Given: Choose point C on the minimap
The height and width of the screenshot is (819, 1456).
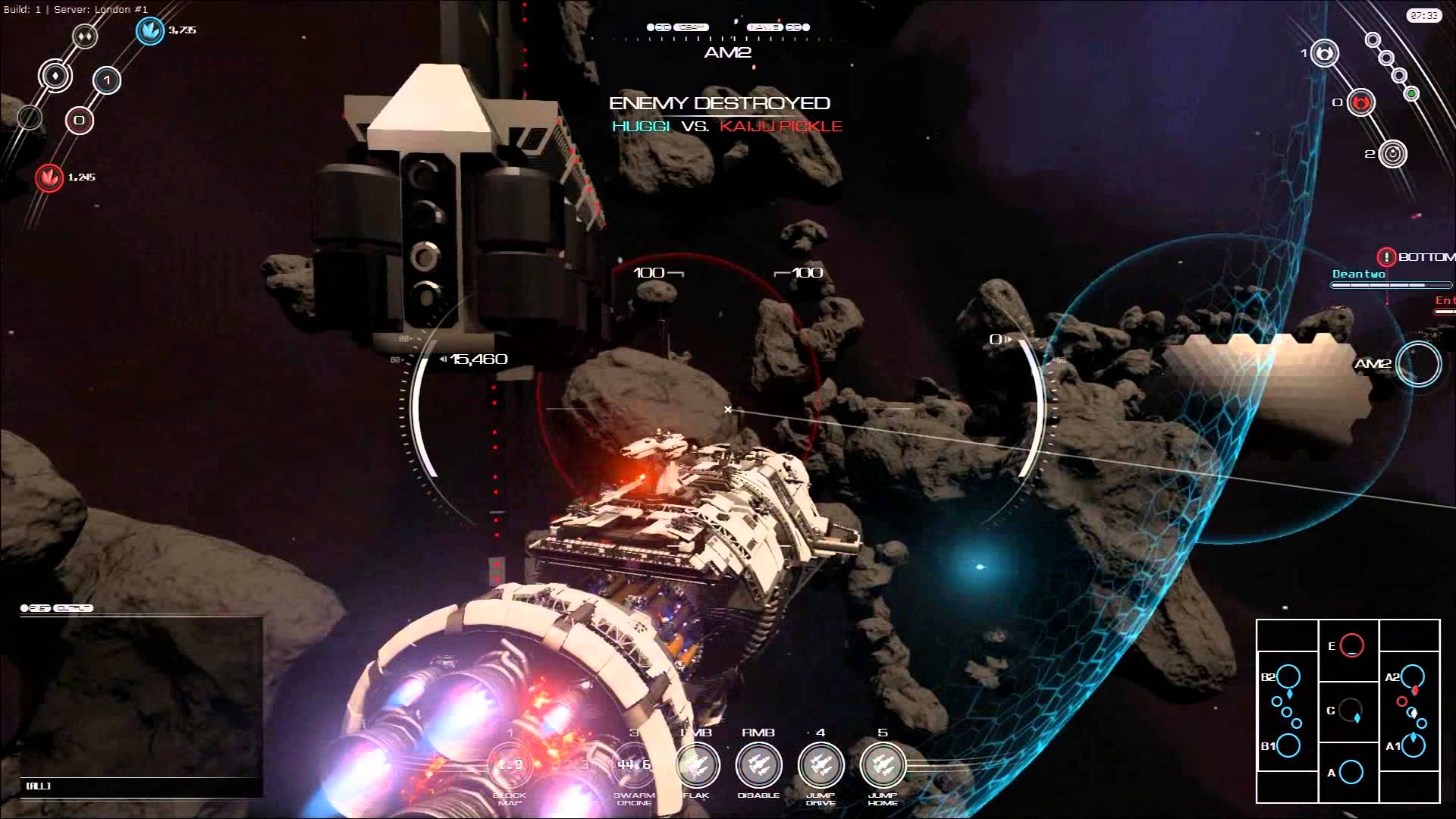Looking at the screenshot, I should 1350,711.
